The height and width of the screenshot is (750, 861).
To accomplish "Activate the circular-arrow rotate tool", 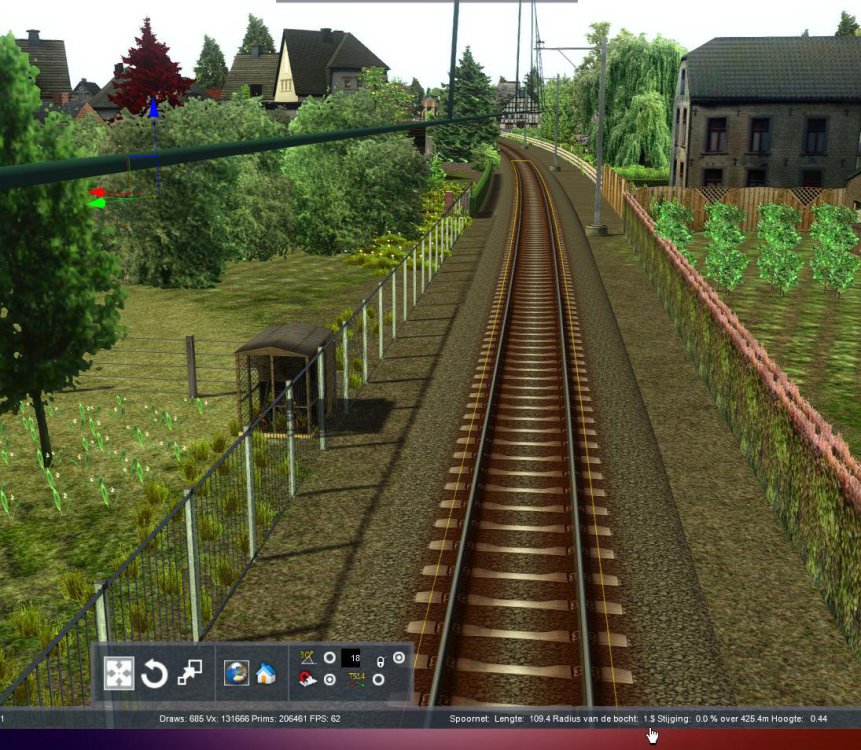I will (x=154, y=674).
